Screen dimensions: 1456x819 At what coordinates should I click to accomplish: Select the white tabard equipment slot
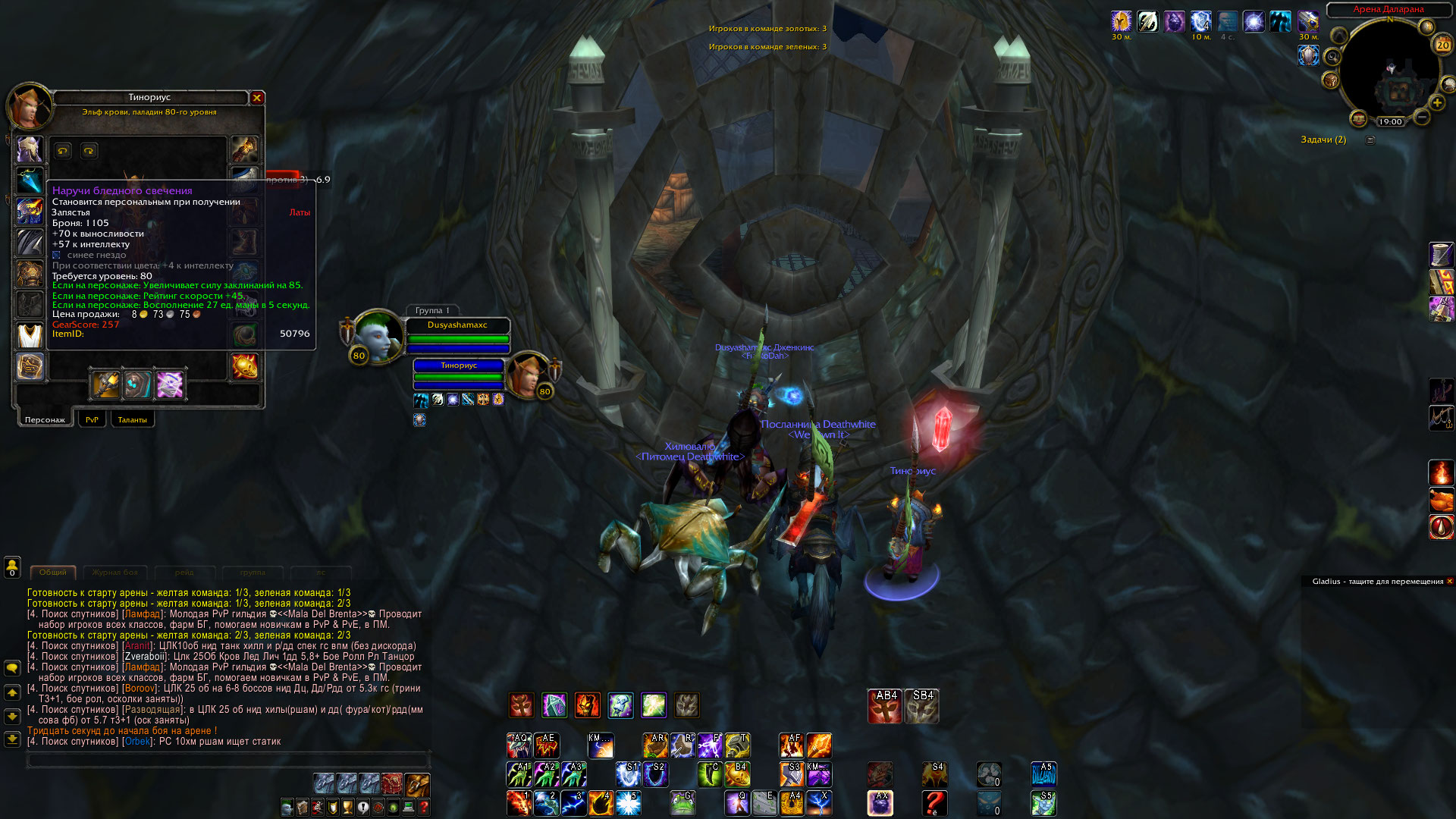coord(30,335)
